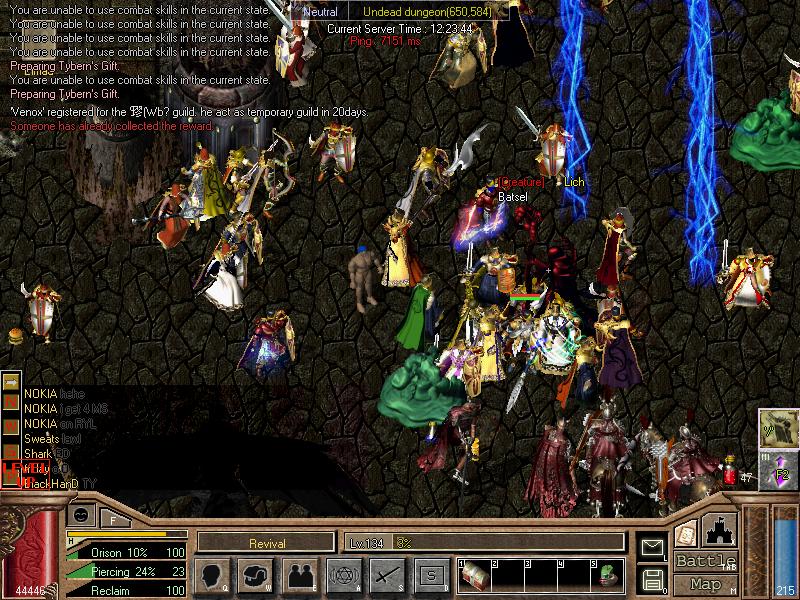This screenshot has height=600, width=800.
Task: Click the S button on the action bar
Action: (x=431, y=575)
